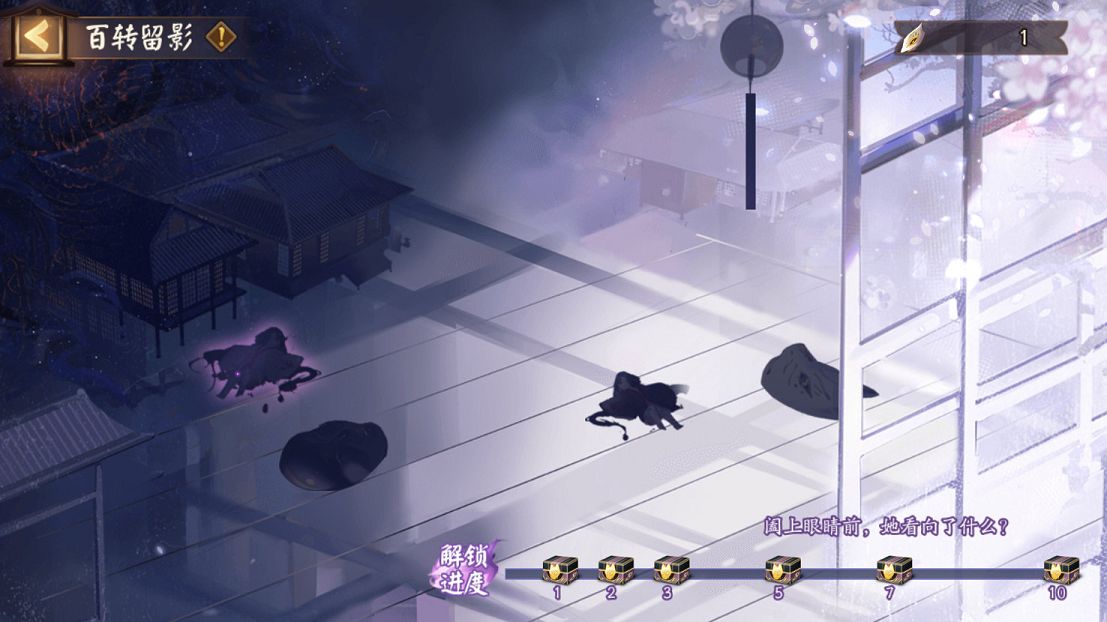Claim the reward chest labeled 3
The image size is (1107, 622).
pos(668,571)
